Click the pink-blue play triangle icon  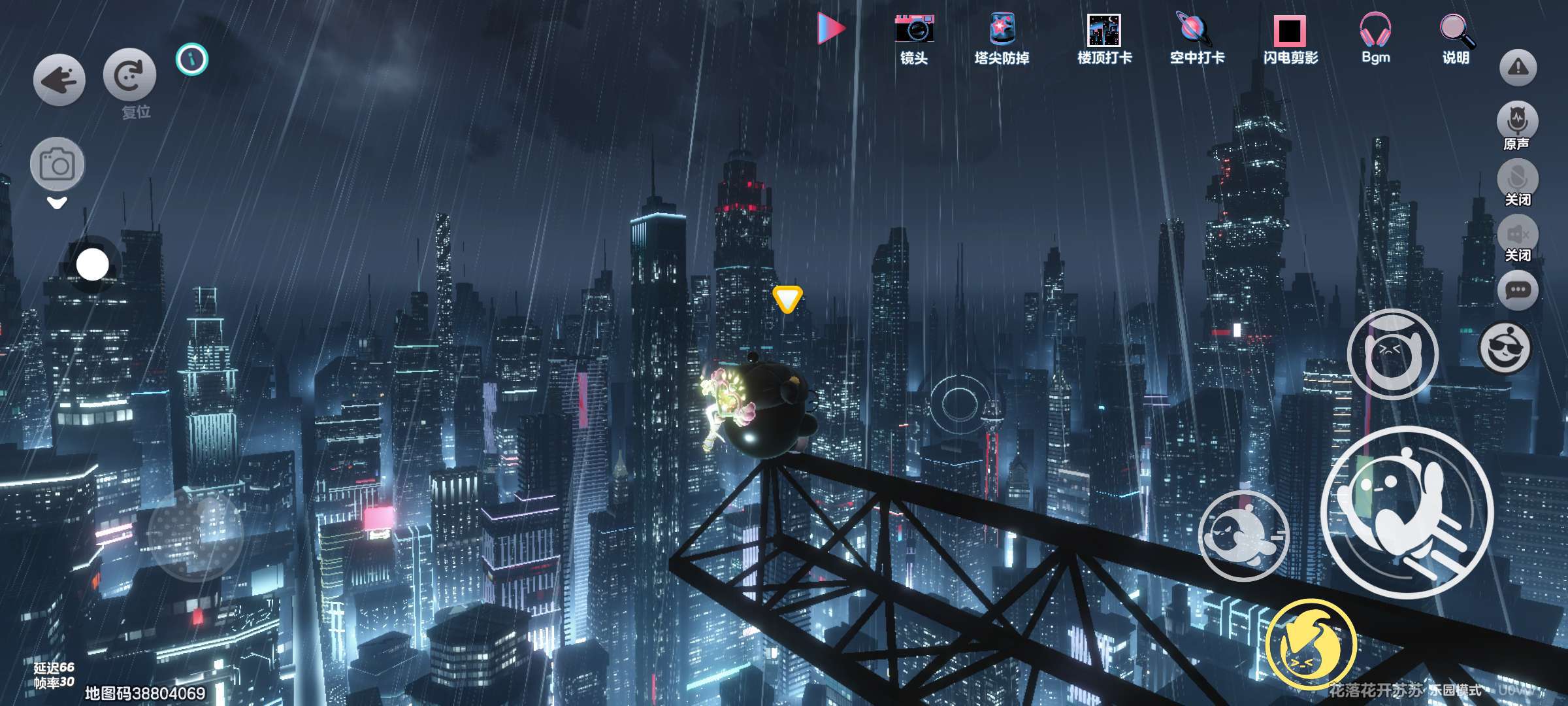pyautogui.click(x=830, y=29)
